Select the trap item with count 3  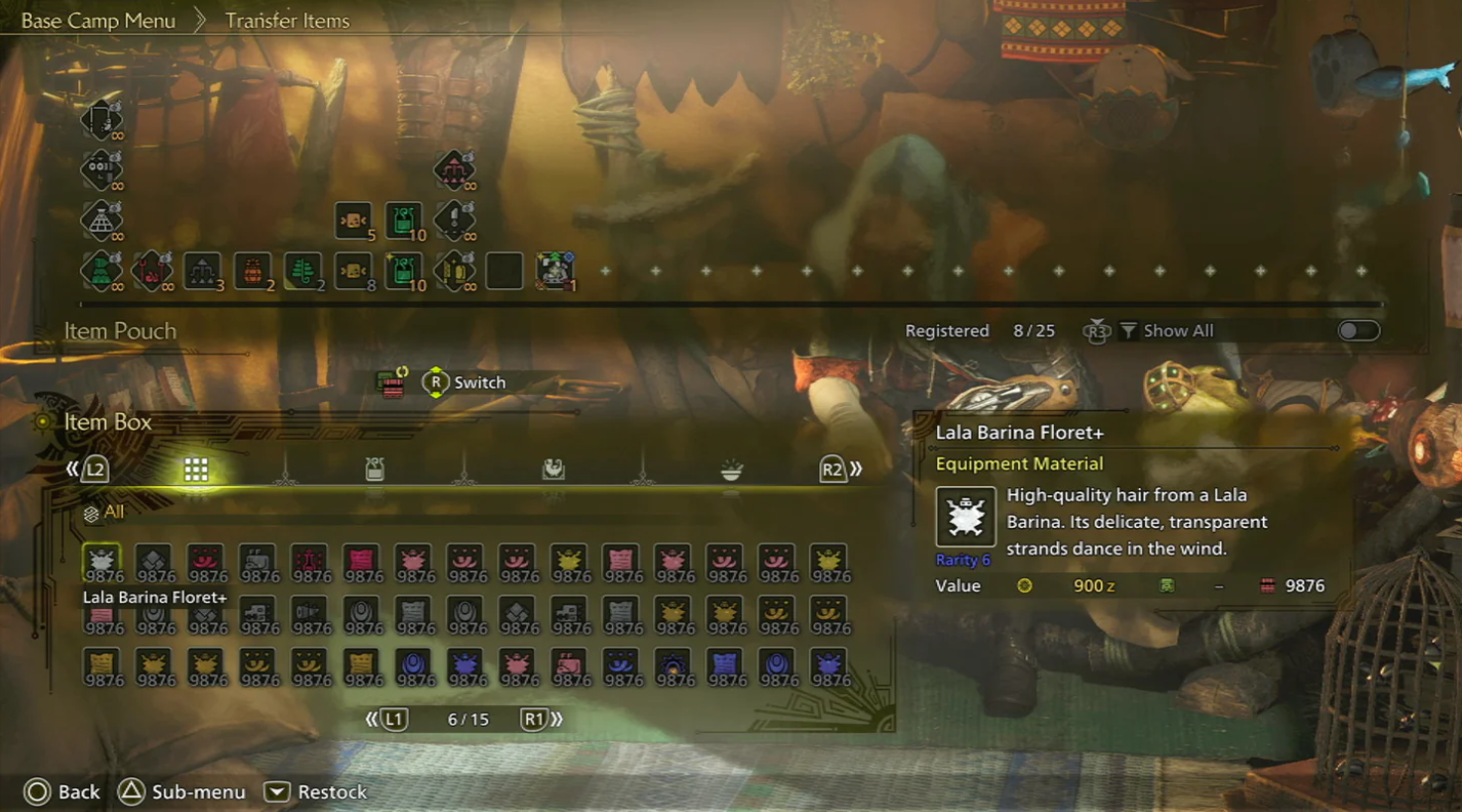click(x=202, y=270)
